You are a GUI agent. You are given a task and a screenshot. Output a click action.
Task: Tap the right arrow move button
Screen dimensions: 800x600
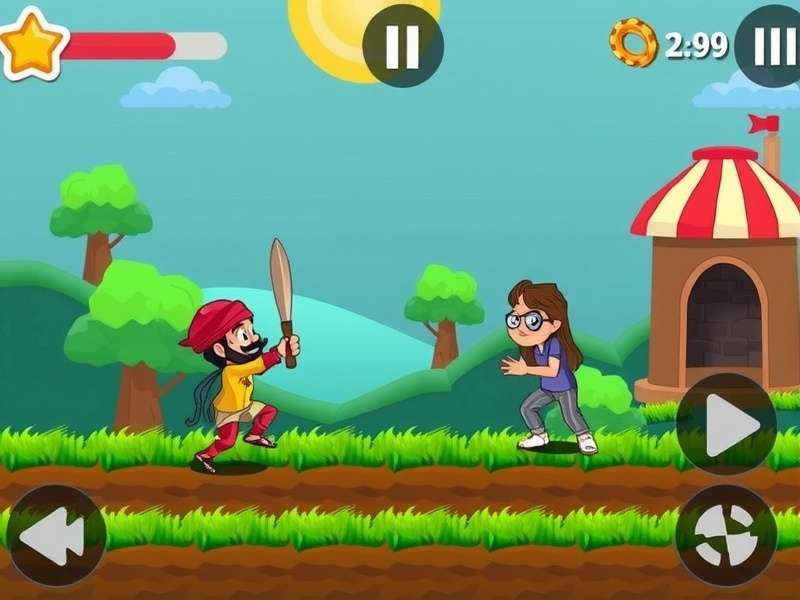(x=727, y=424)
